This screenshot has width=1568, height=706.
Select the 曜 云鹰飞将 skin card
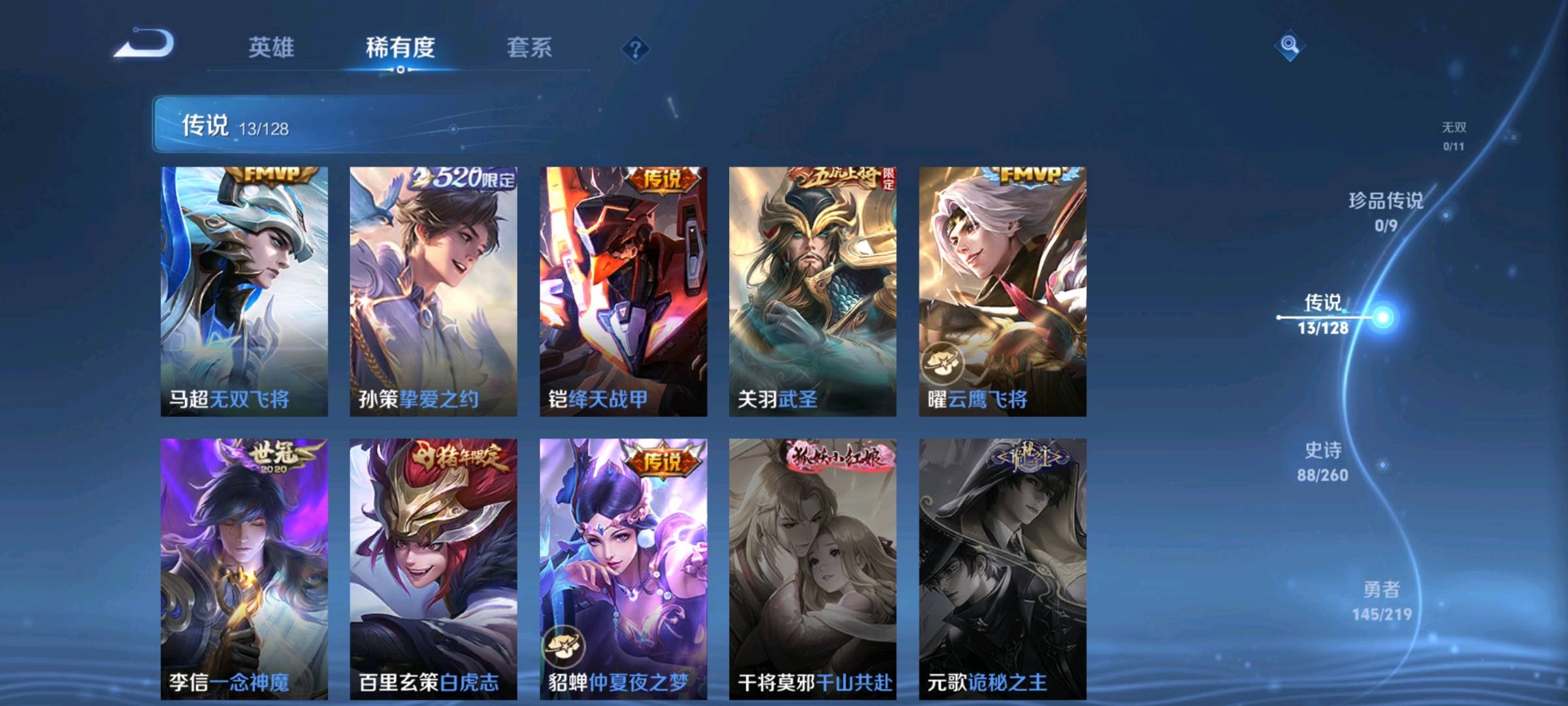tap(1002, 291)
